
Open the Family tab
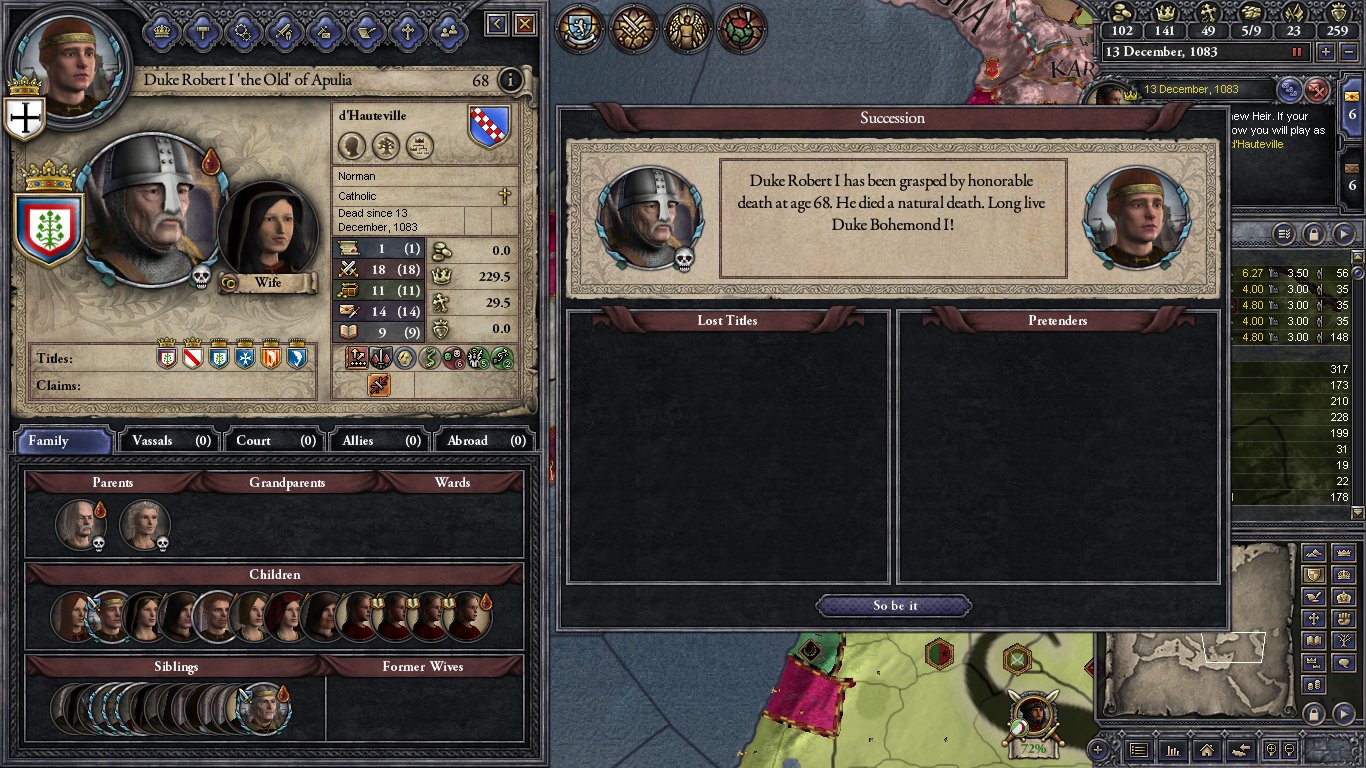point(62,440)
